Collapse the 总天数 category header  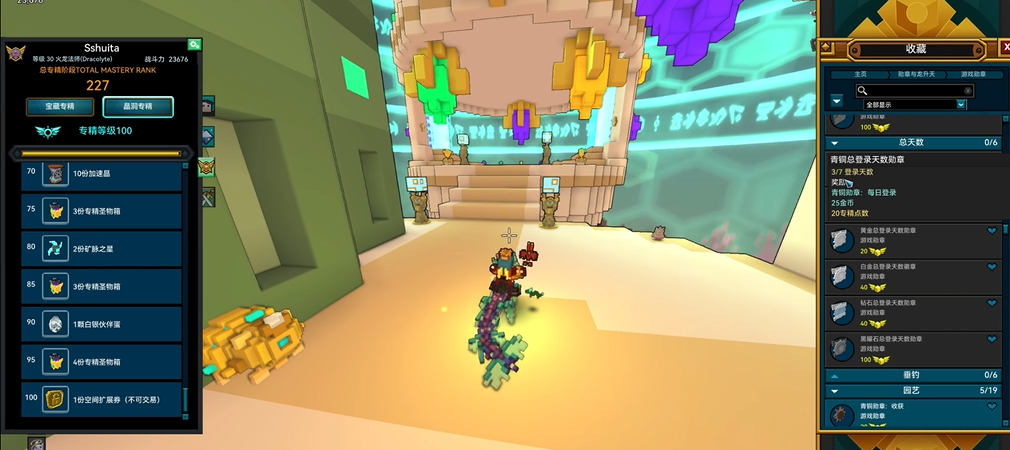point(835,143)
